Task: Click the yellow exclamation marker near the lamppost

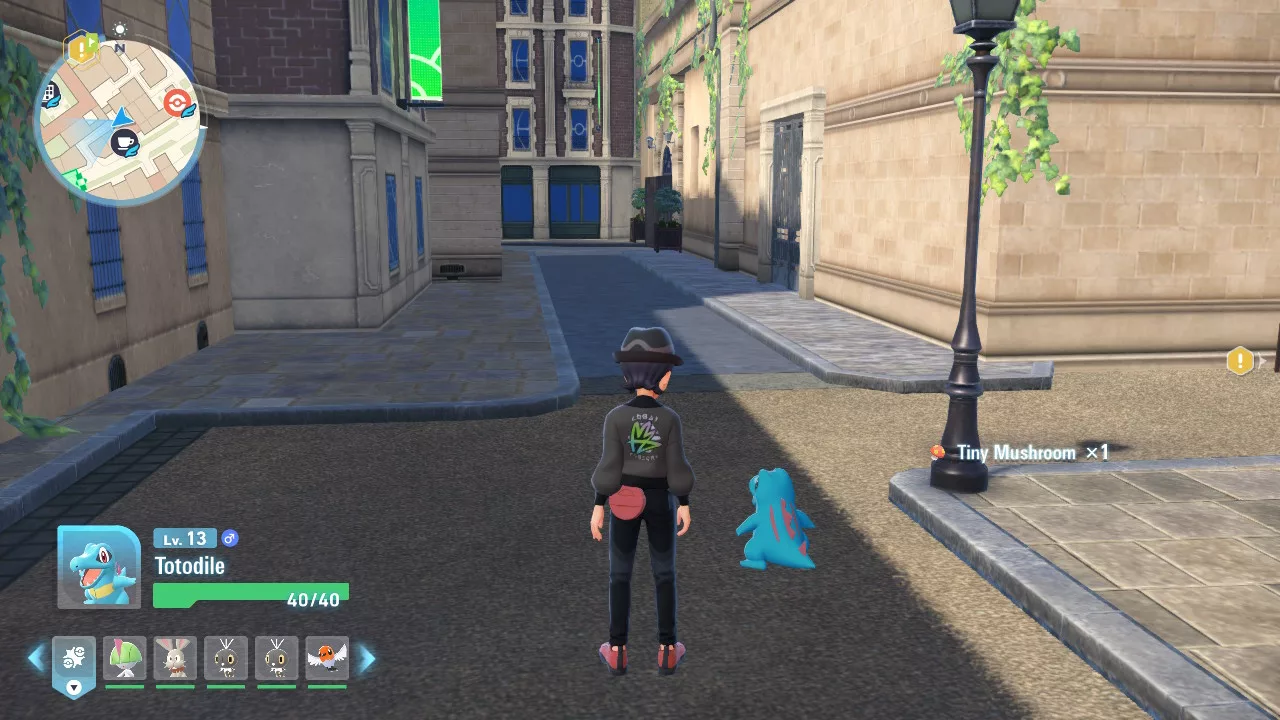Action: pyautogui.click(x=1240, y=360)
